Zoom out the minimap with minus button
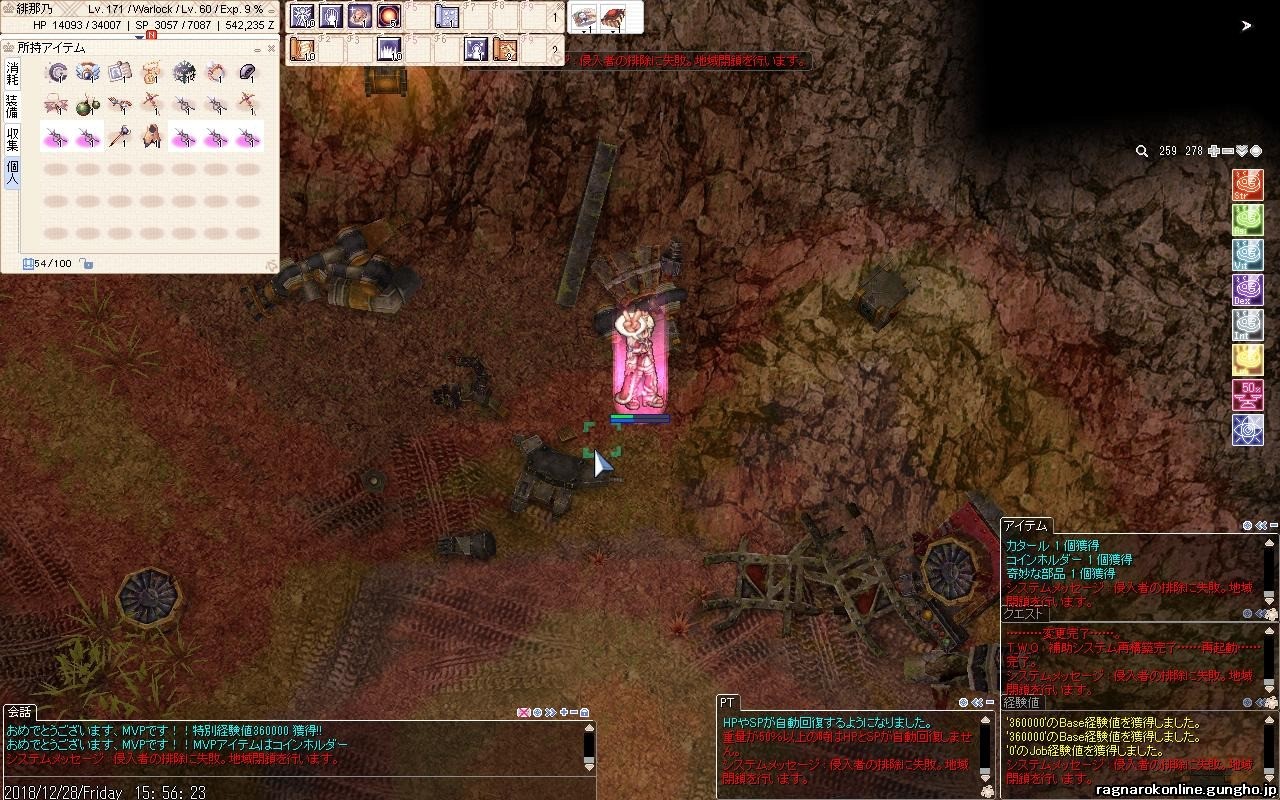The width and height of the screenshot is (1280, 800). click(1228, 151)
